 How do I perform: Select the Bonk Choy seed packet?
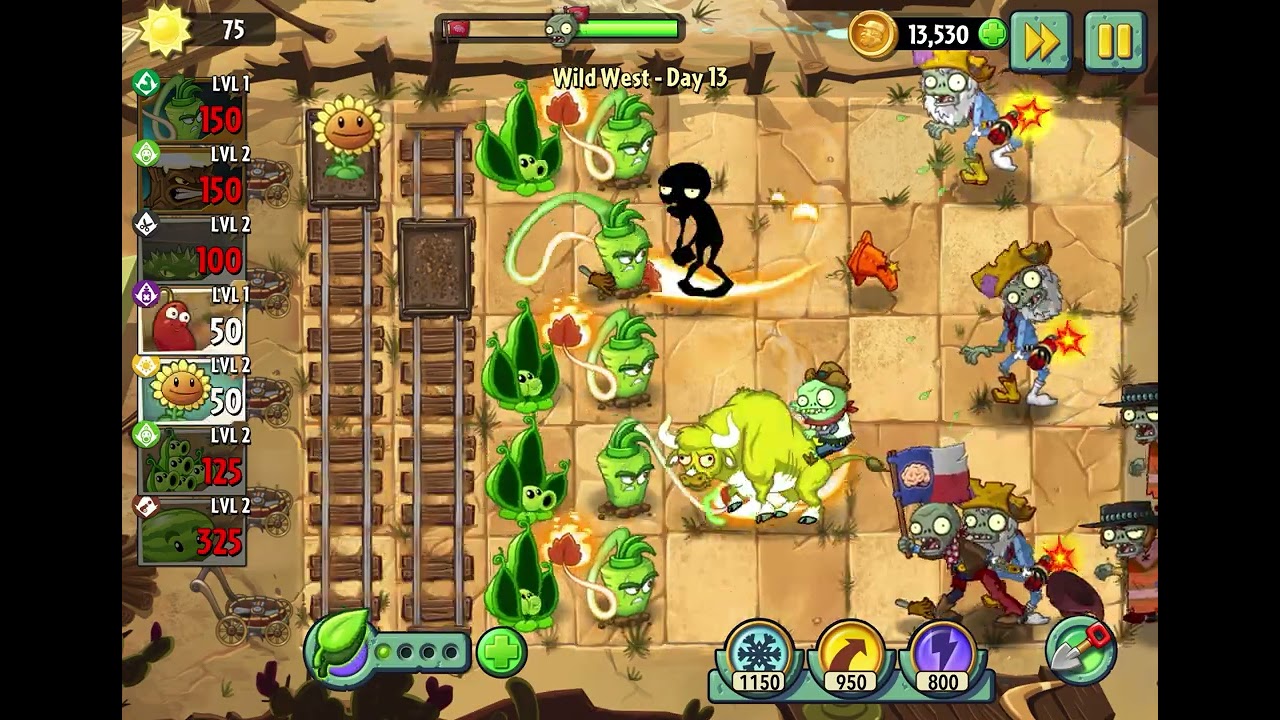(x=192, y=110)
